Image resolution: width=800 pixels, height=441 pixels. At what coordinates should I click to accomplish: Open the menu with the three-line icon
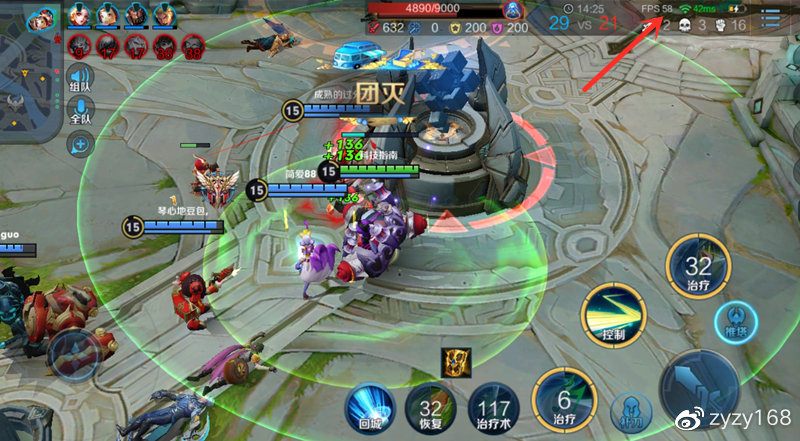771,19
